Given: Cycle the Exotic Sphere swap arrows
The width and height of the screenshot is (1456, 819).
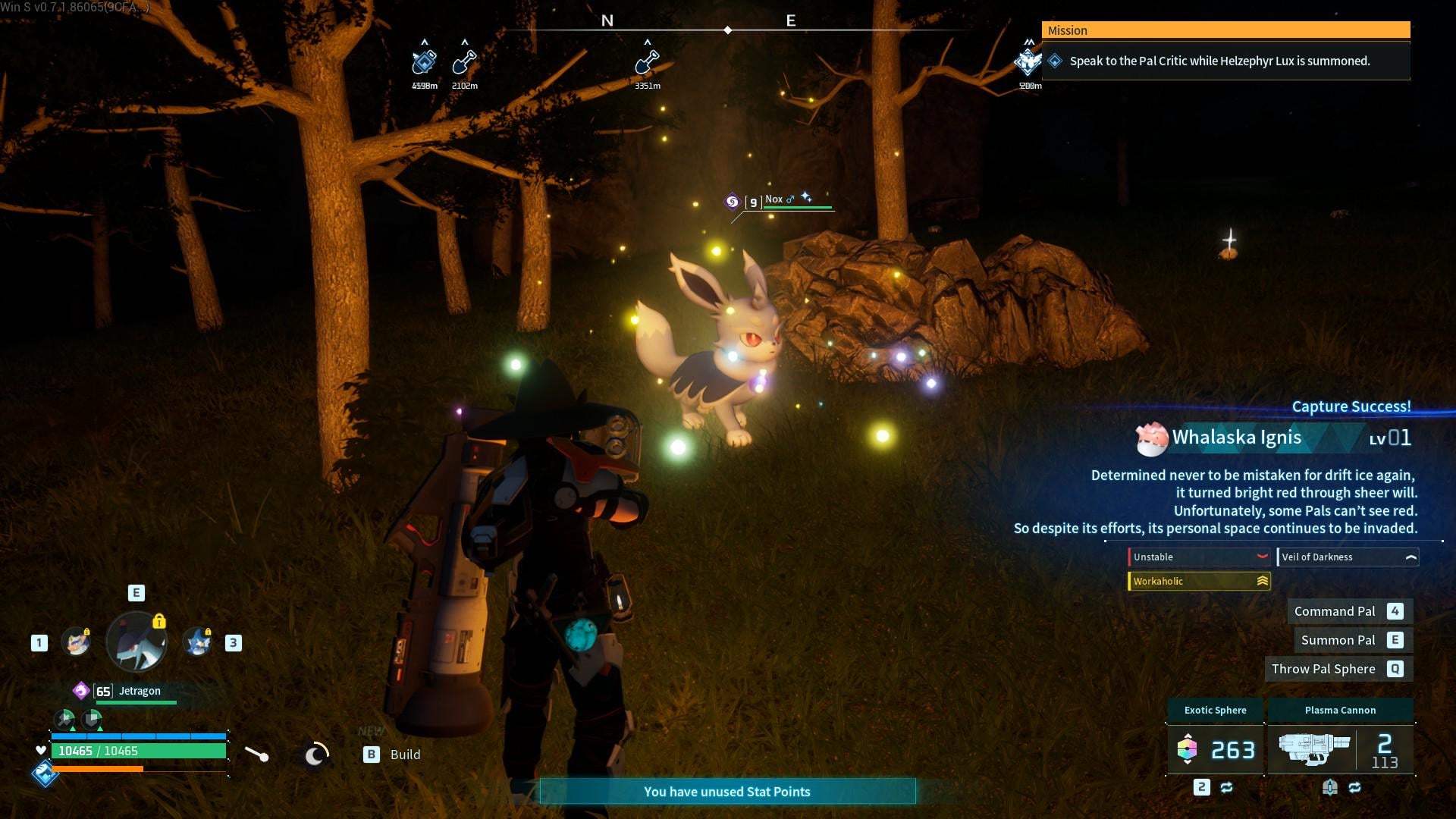Looking at the screenshot, I should [x=1226, y=788].
